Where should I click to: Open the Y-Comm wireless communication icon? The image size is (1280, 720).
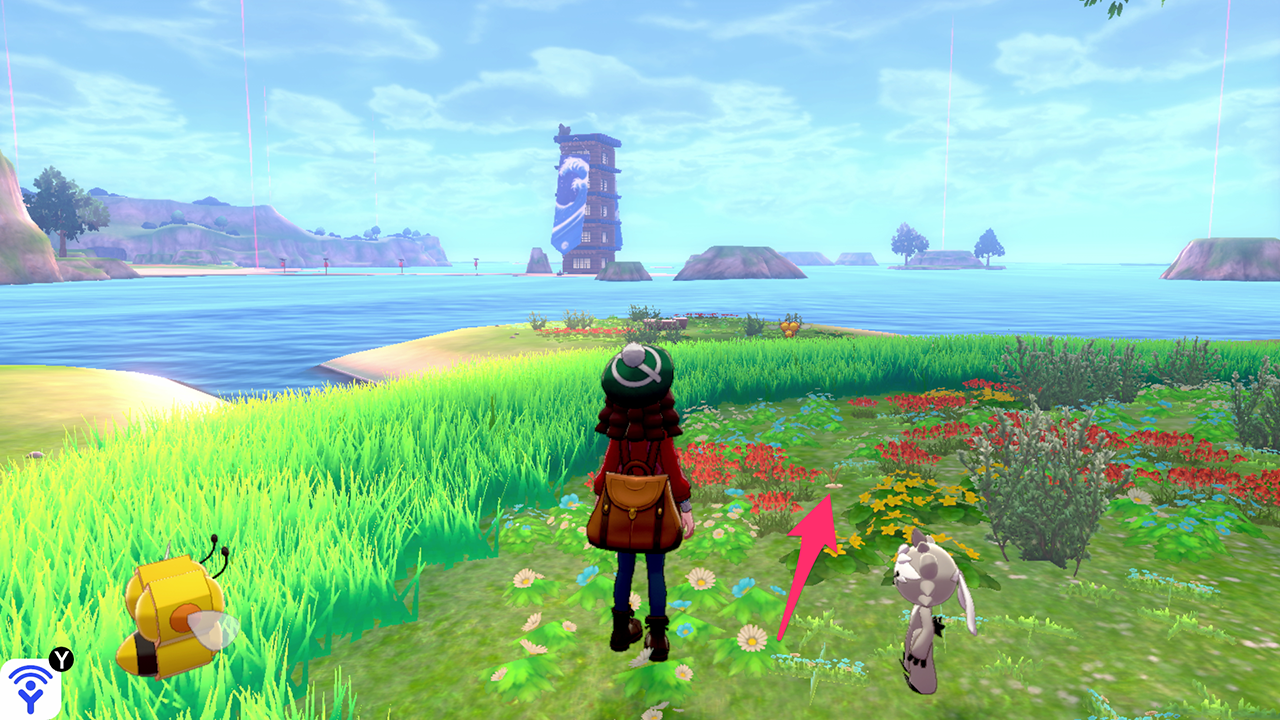click(x=31, y=688)
